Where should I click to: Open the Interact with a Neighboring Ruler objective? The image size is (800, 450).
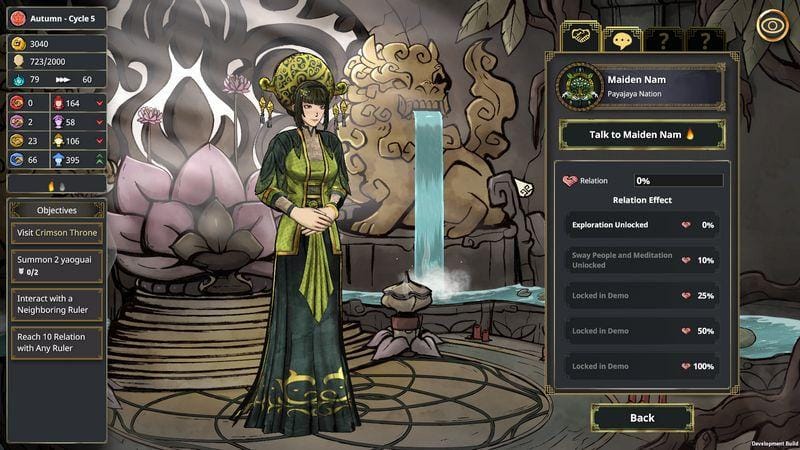[57, 304]
